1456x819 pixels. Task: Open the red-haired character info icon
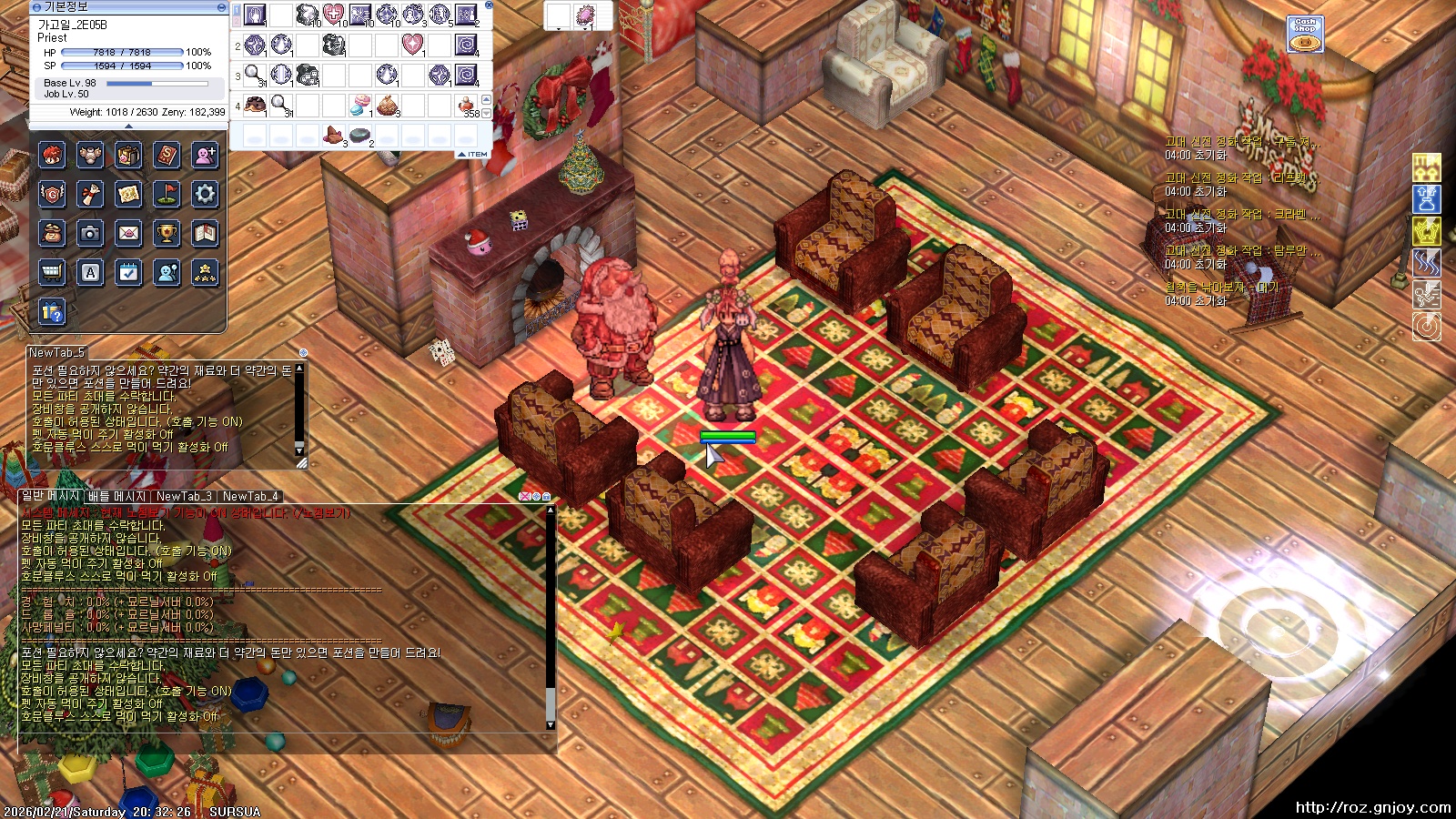point(52,156)
